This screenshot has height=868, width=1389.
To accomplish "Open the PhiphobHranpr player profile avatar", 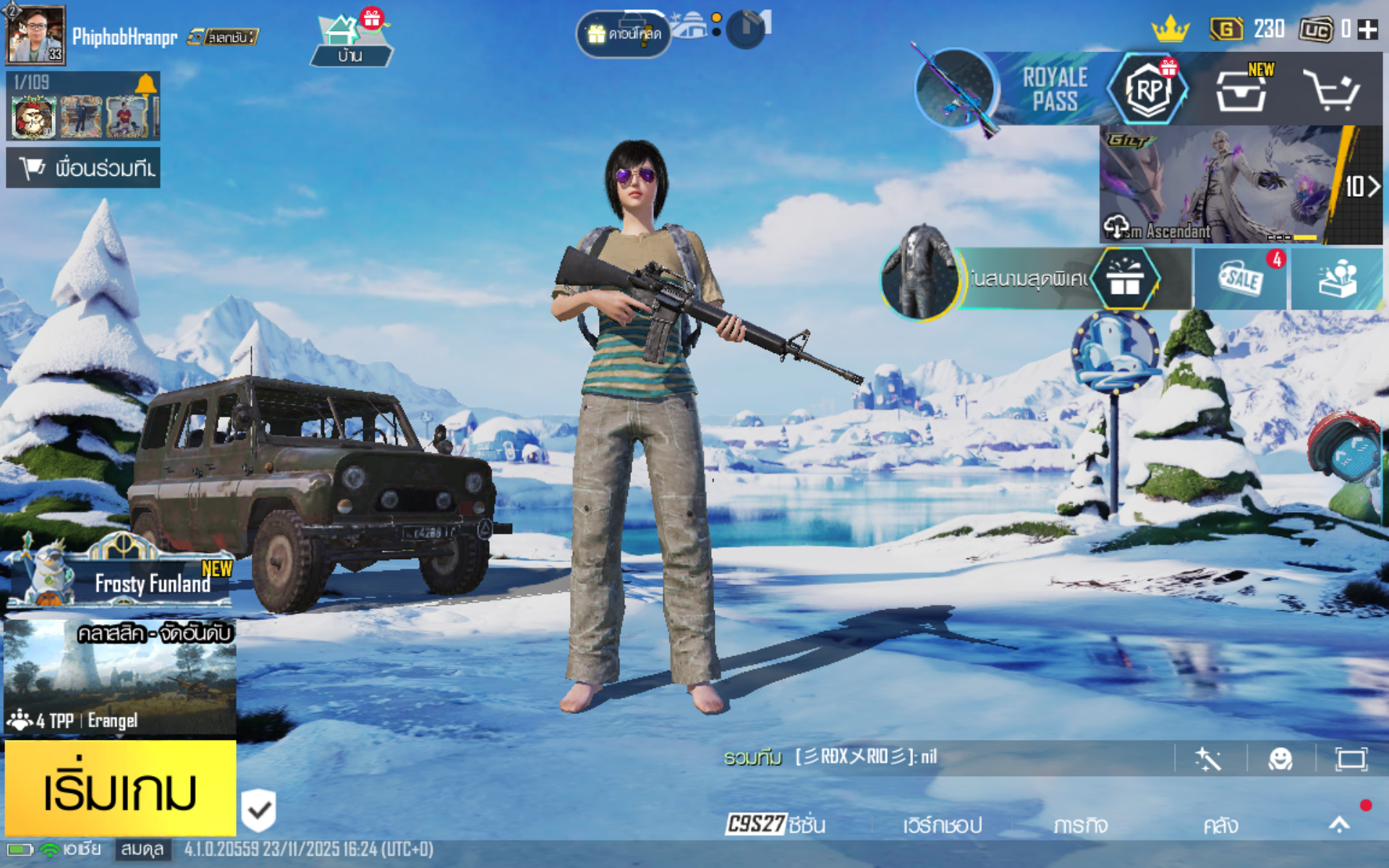I will point(35,34).
